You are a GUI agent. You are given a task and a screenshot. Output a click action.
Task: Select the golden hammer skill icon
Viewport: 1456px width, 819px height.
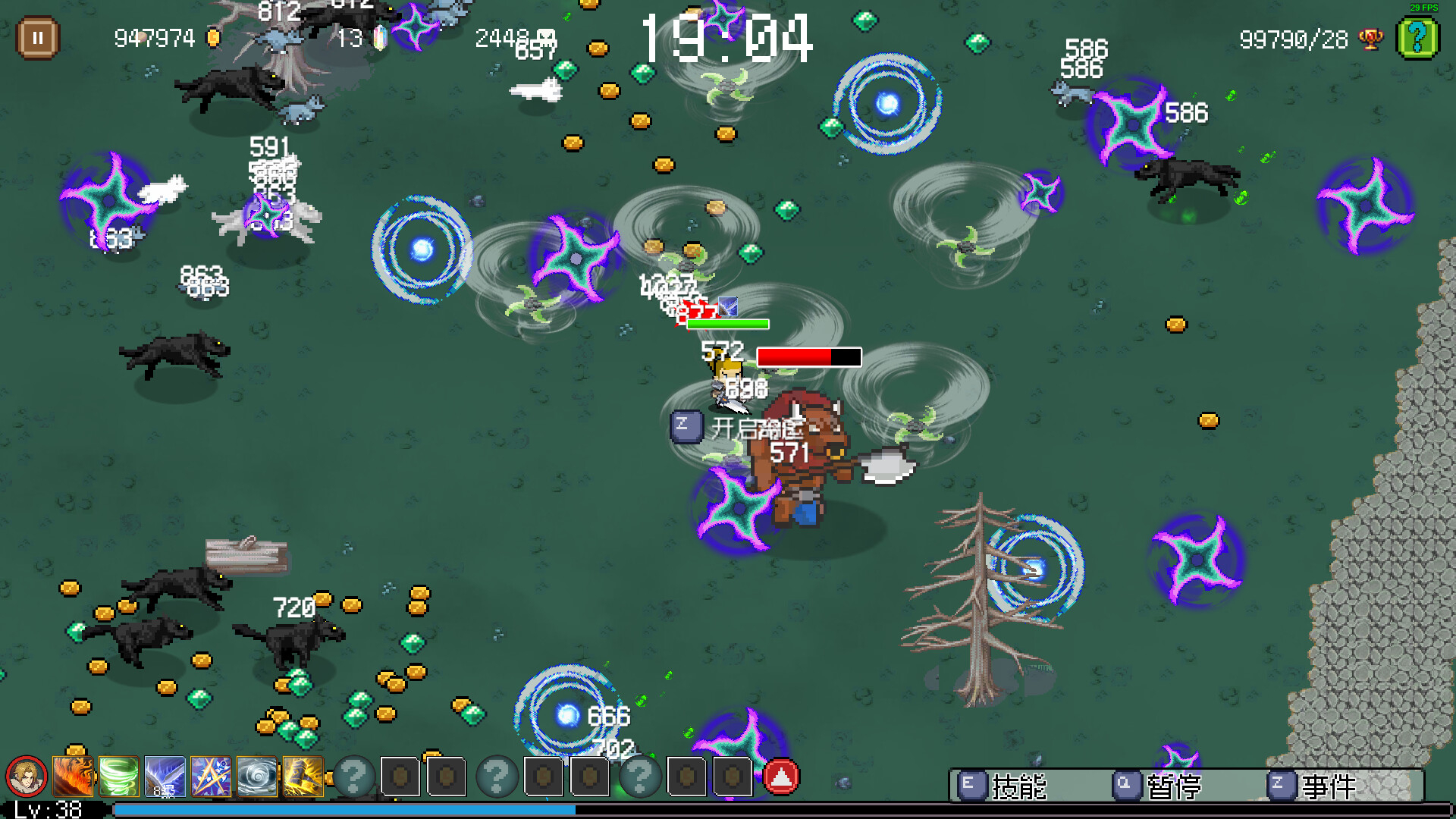tap(303, 777)
